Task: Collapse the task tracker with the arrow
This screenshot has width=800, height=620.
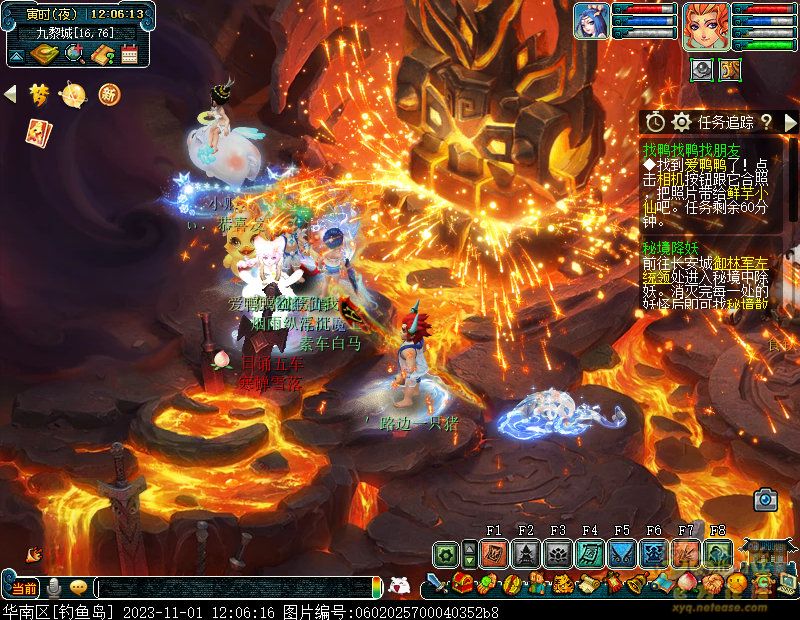Action: (790, 122)
